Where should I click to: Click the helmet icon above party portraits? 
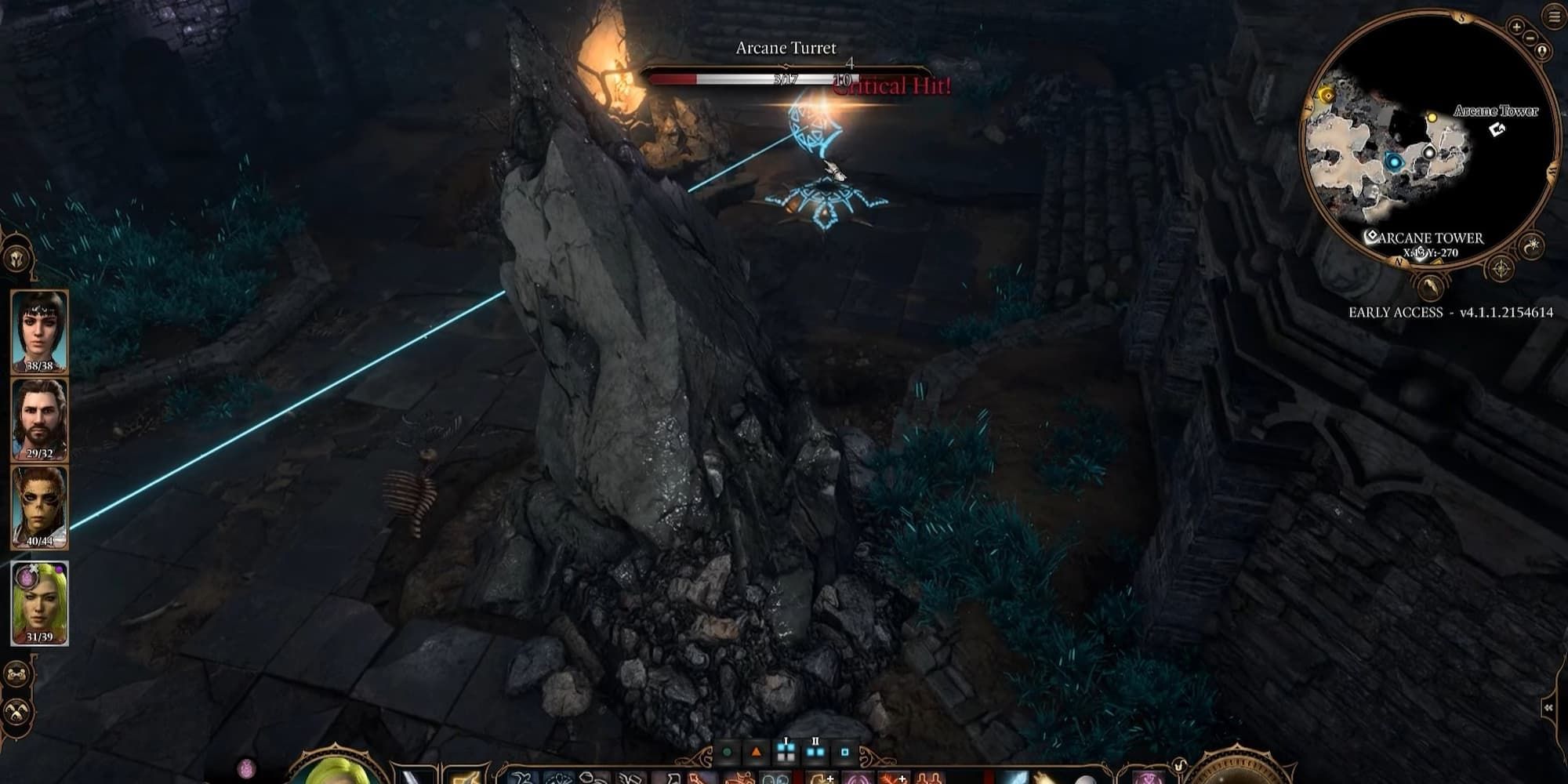click(x=16, y=258)
